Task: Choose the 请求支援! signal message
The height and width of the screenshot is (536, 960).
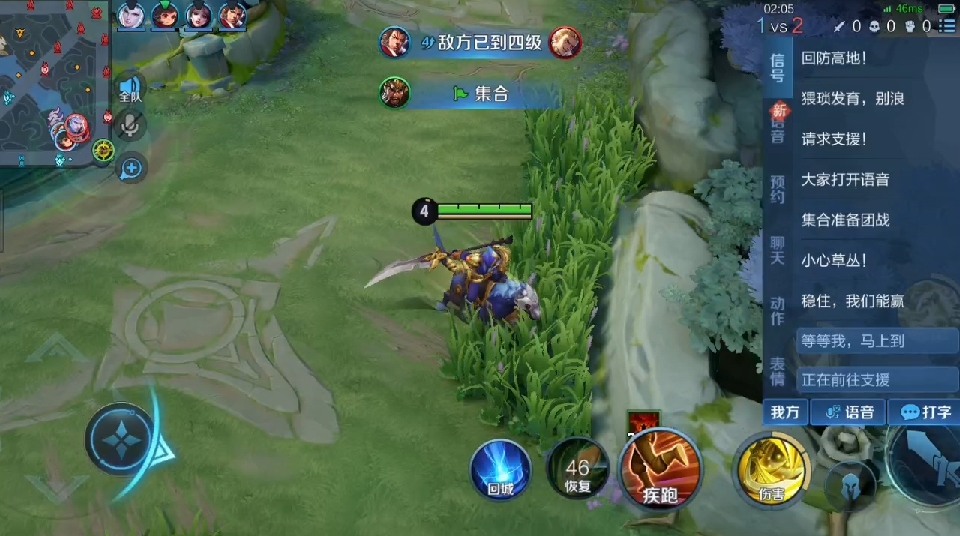Action: (x=834, y=139)
